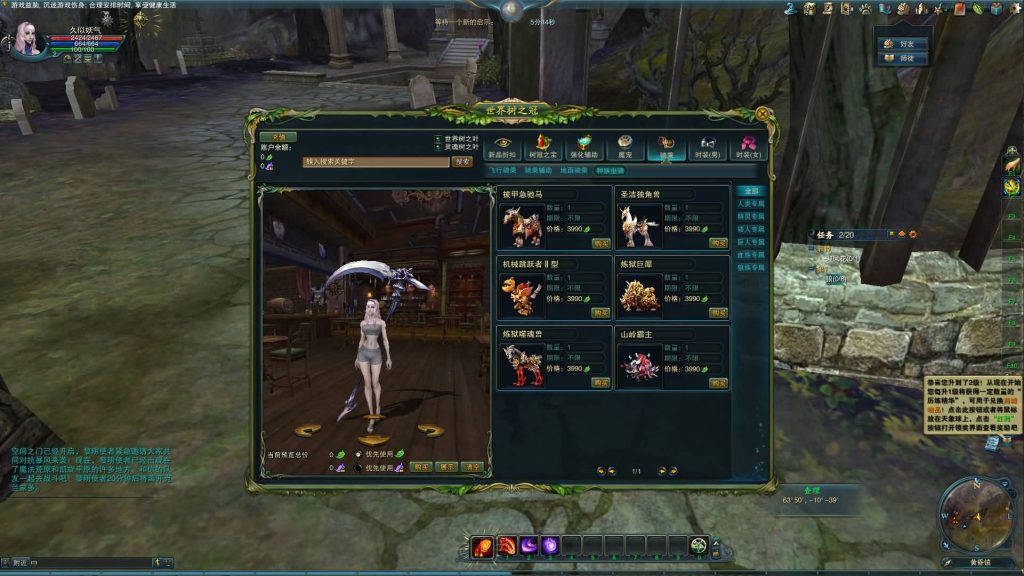The width and height of the screenshot is (1024, 576).
Task: Buy the 圣洁独角兽 mount
Action: [718, 243]
